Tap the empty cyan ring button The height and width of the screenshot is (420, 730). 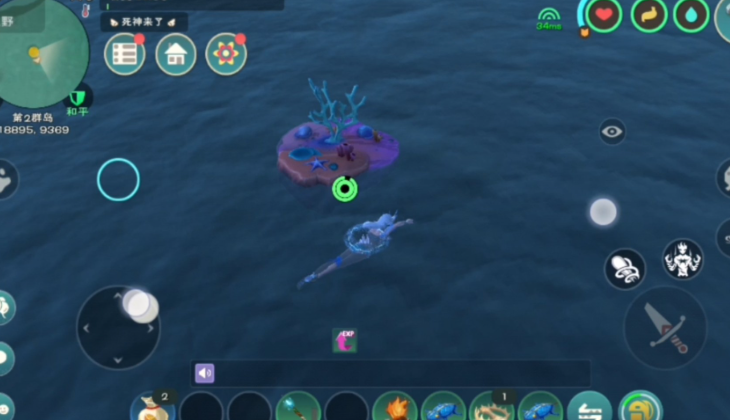coord(118,179)
